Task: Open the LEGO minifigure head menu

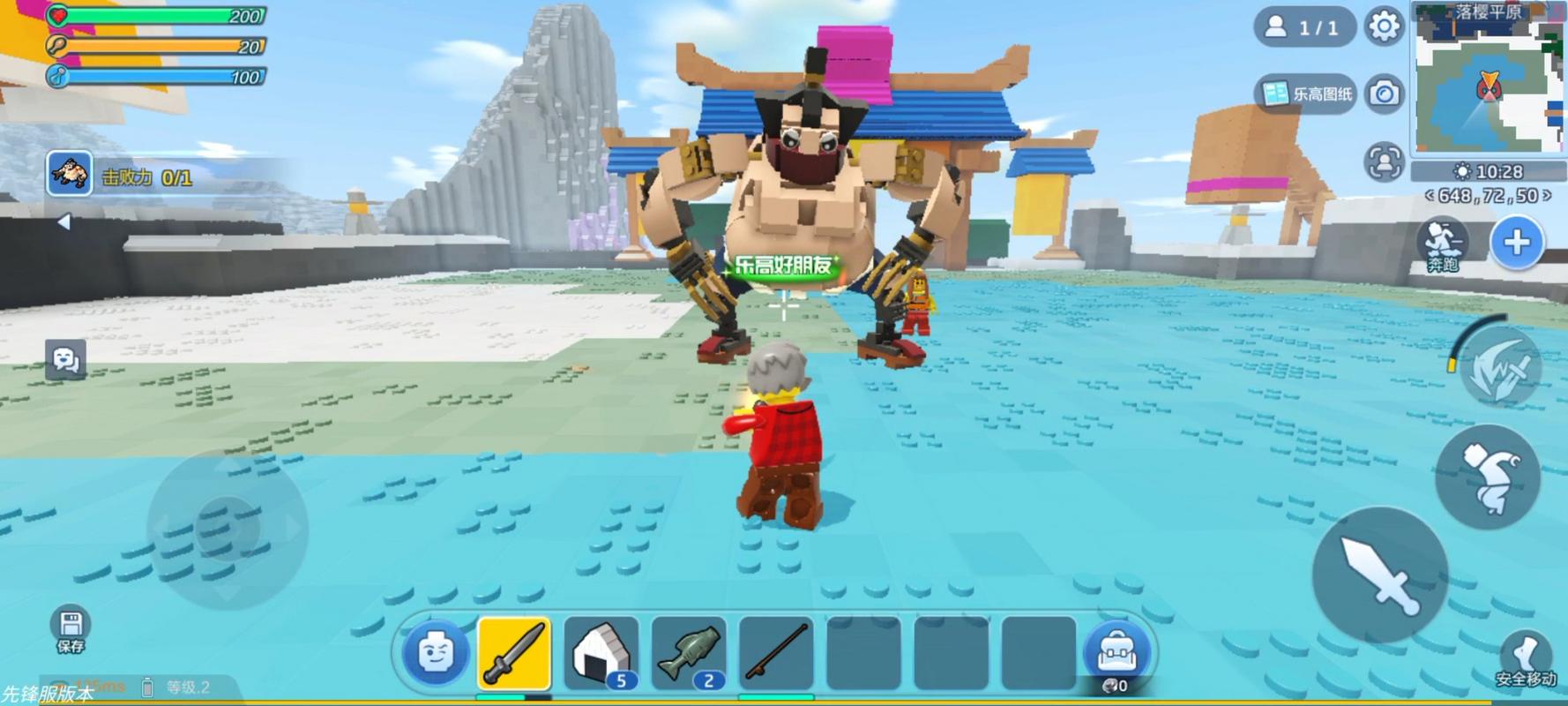Action: point(434,654)
